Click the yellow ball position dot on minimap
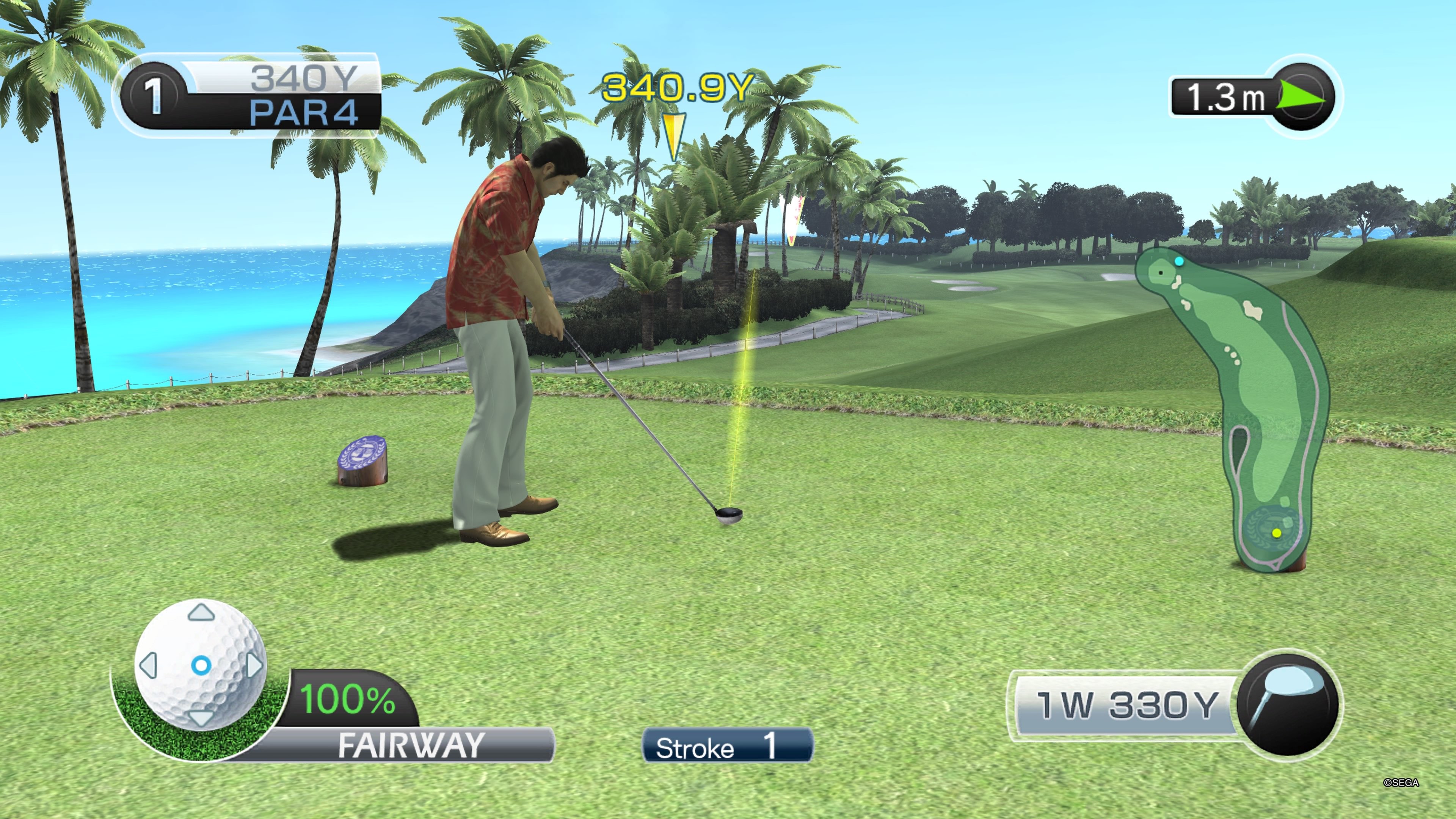This screenshot has height=819, width=1456. point(1277,532)
